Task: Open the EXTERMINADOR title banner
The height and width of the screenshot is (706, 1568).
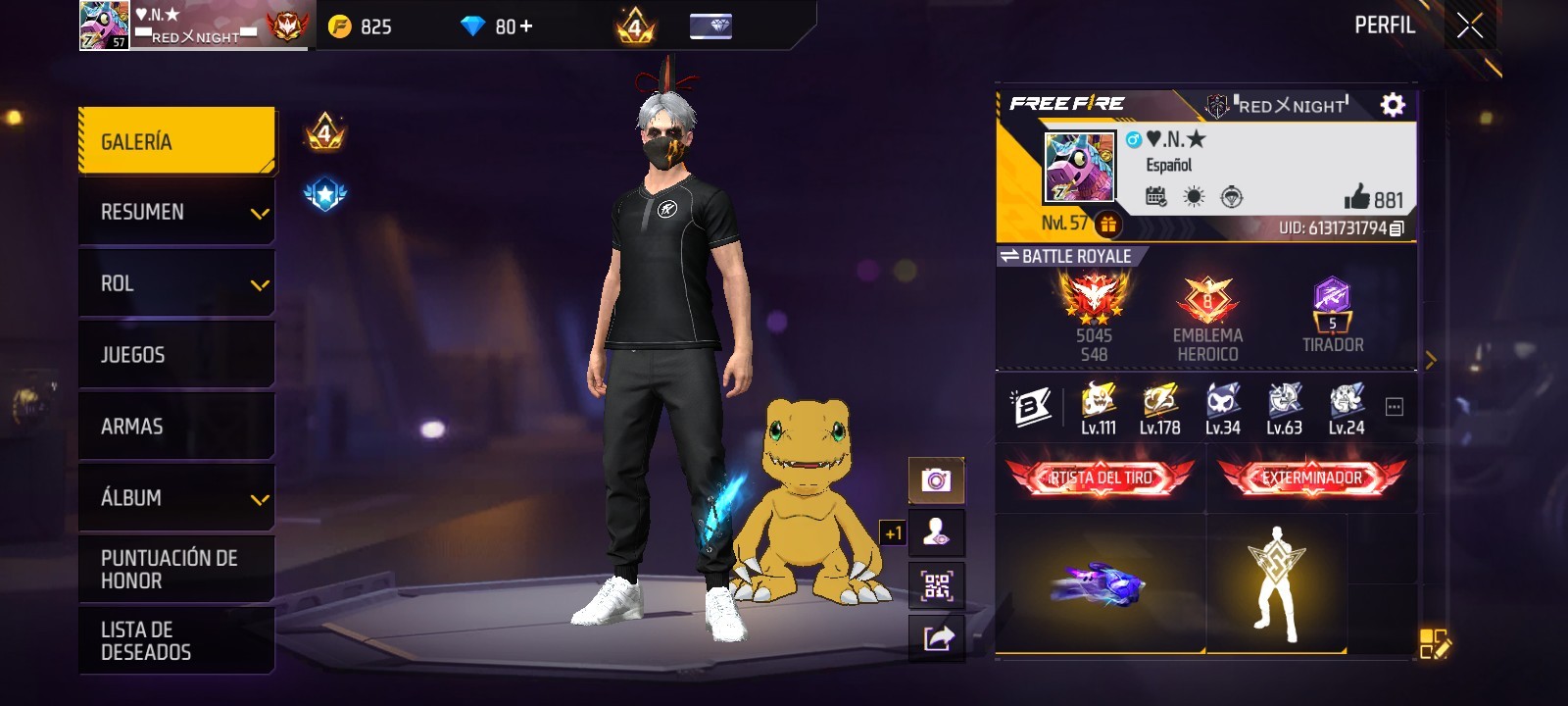Action: (1311, 478)
